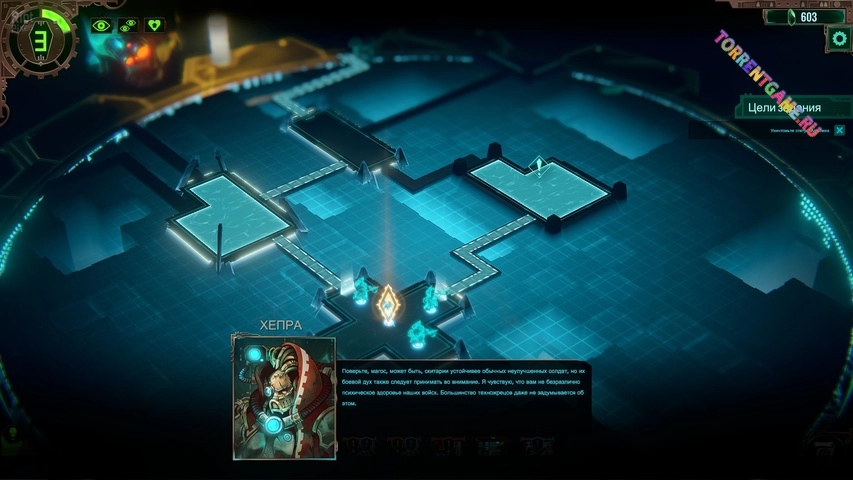The height and width of the screenshot is (480, 853).
Task: Select the large square room tile on the map
Action: click(x=228, y=214)
